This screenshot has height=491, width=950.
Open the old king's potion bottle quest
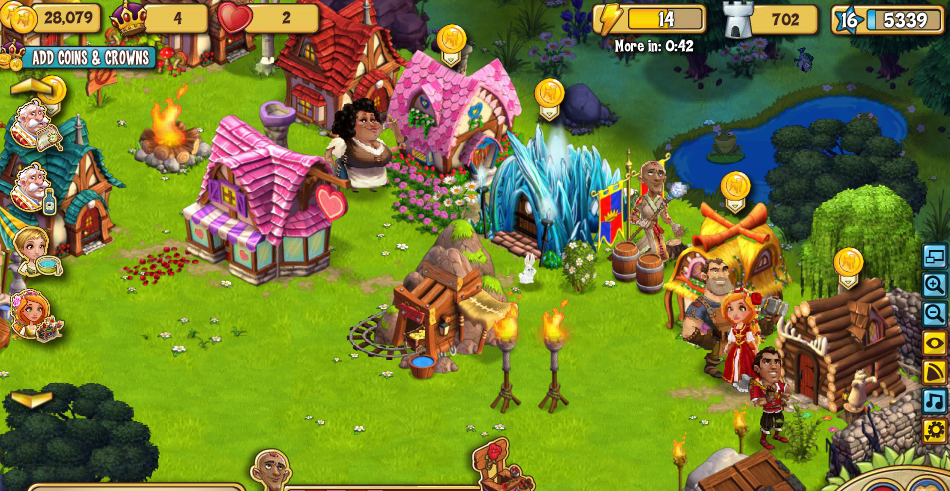(x=32, y=187)
